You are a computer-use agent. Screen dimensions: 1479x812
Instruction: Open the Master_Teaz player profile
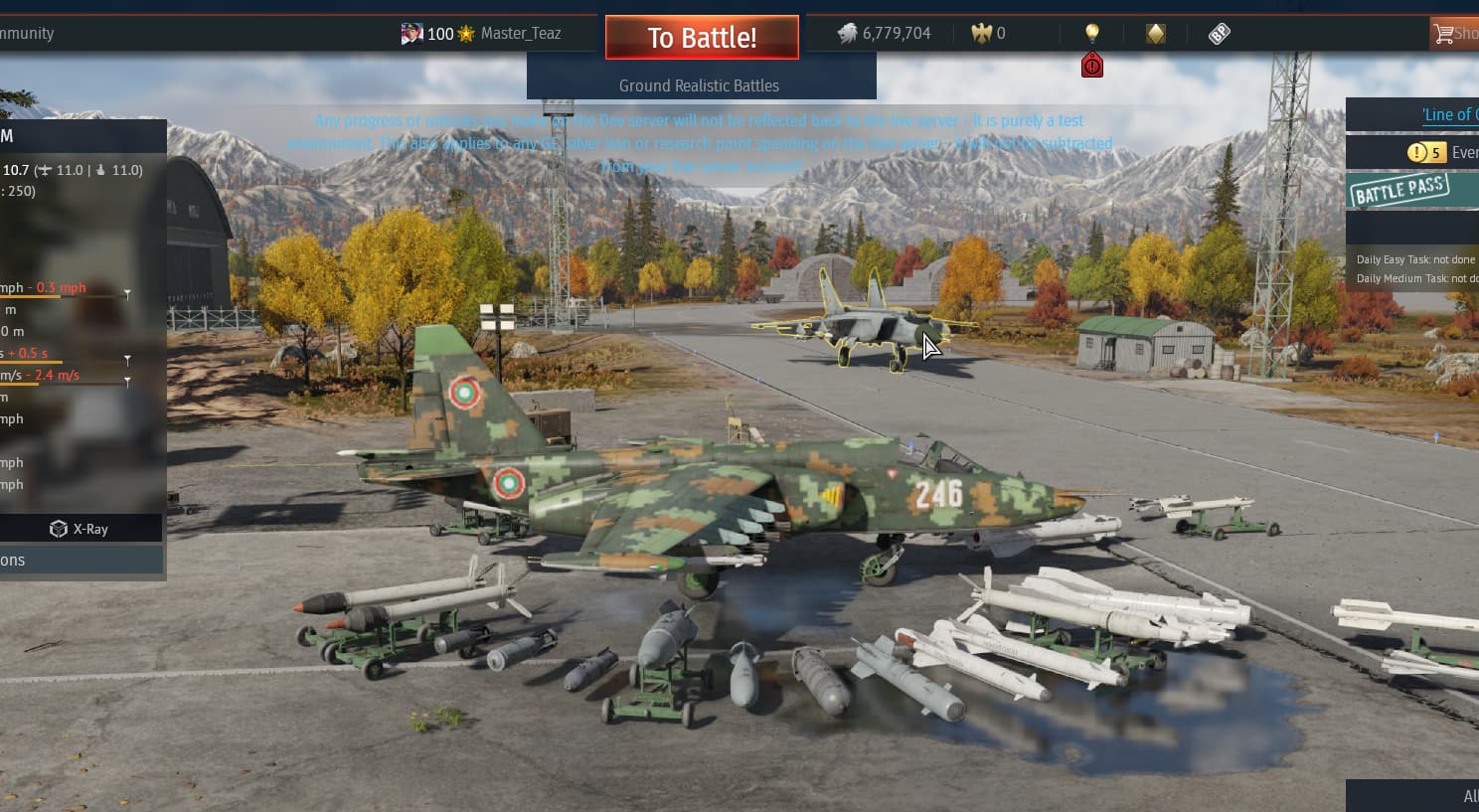[520, 33]
